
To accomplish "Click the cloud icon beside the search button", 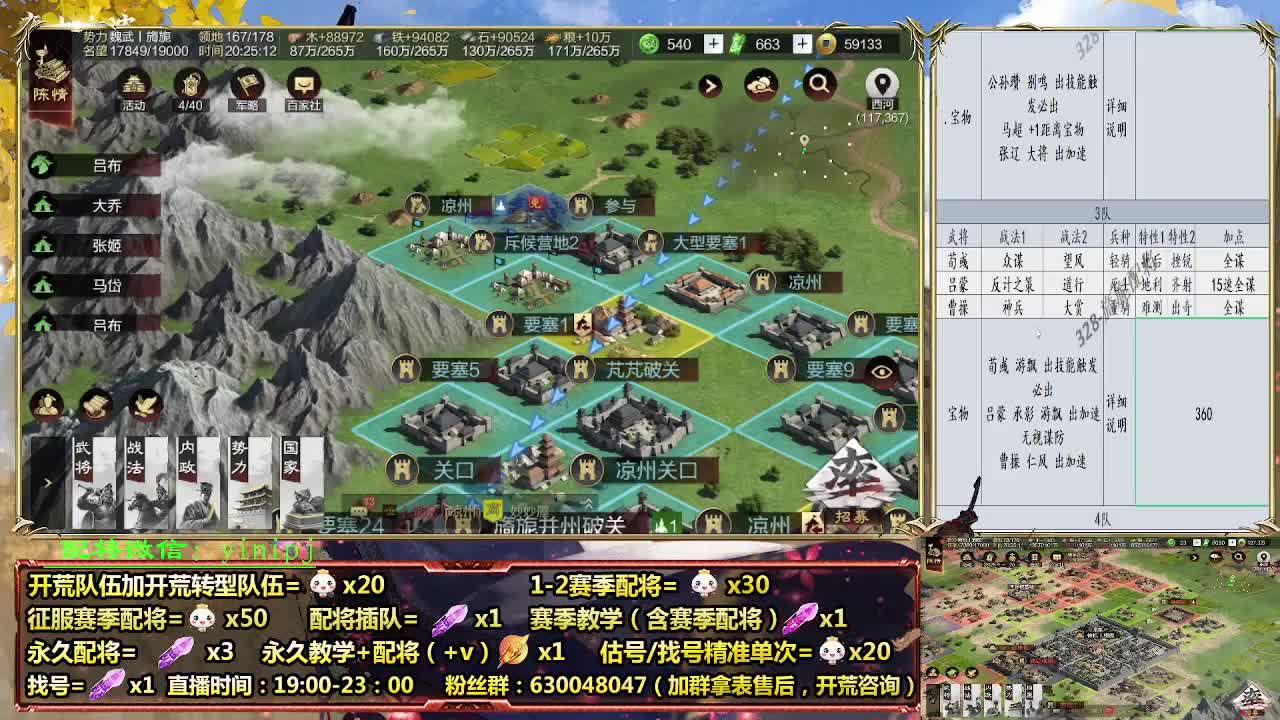I will tap(762, 84).
